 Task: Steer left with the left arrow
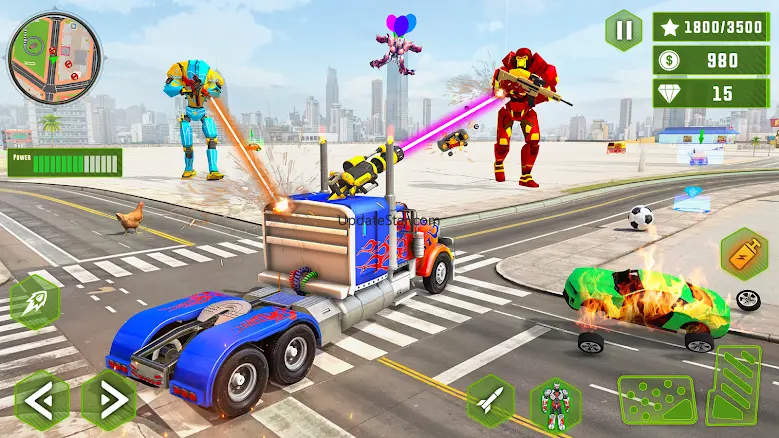click(42, 400)
